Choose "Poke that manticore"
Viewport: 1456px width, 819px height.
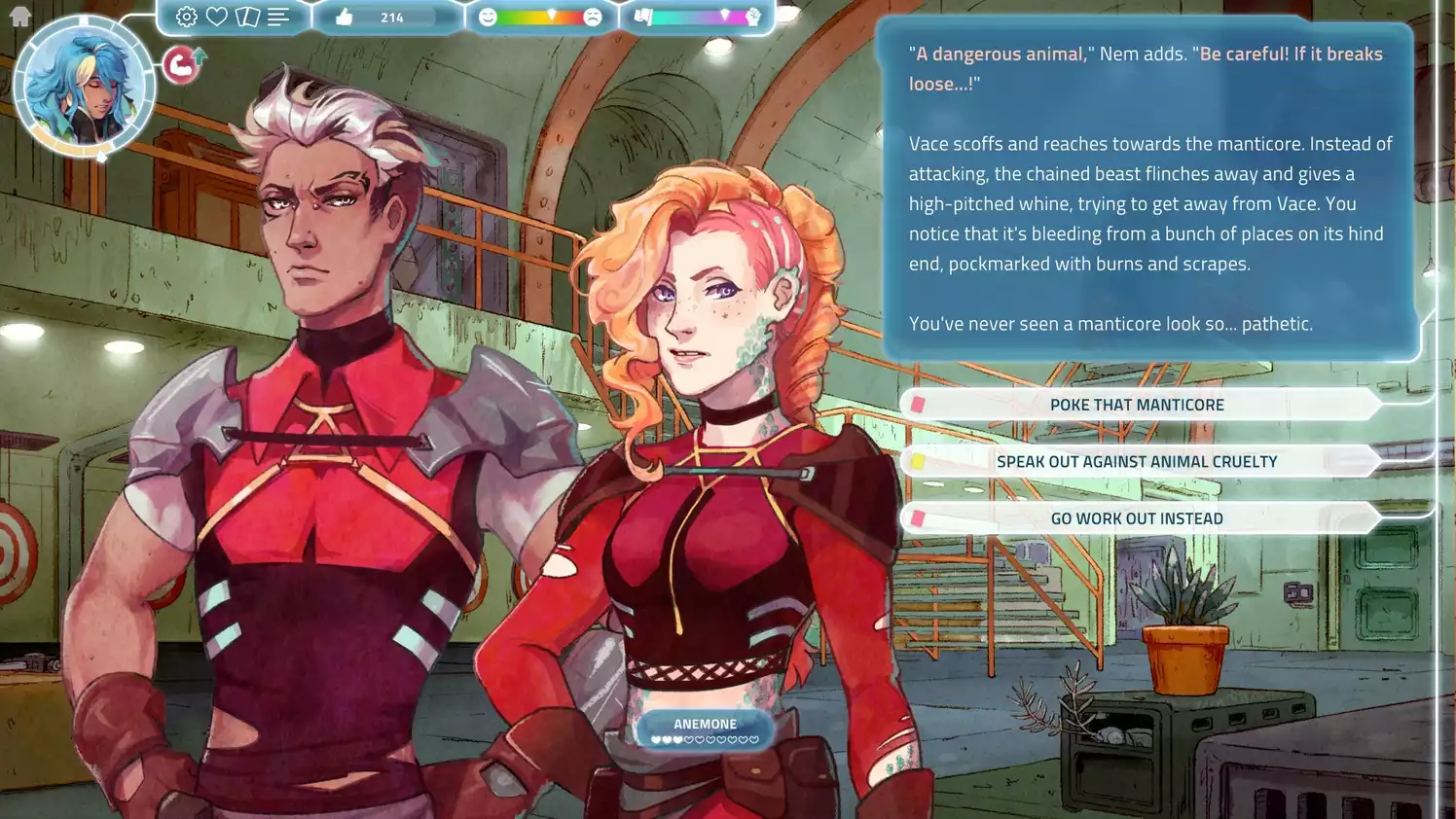1137,405
